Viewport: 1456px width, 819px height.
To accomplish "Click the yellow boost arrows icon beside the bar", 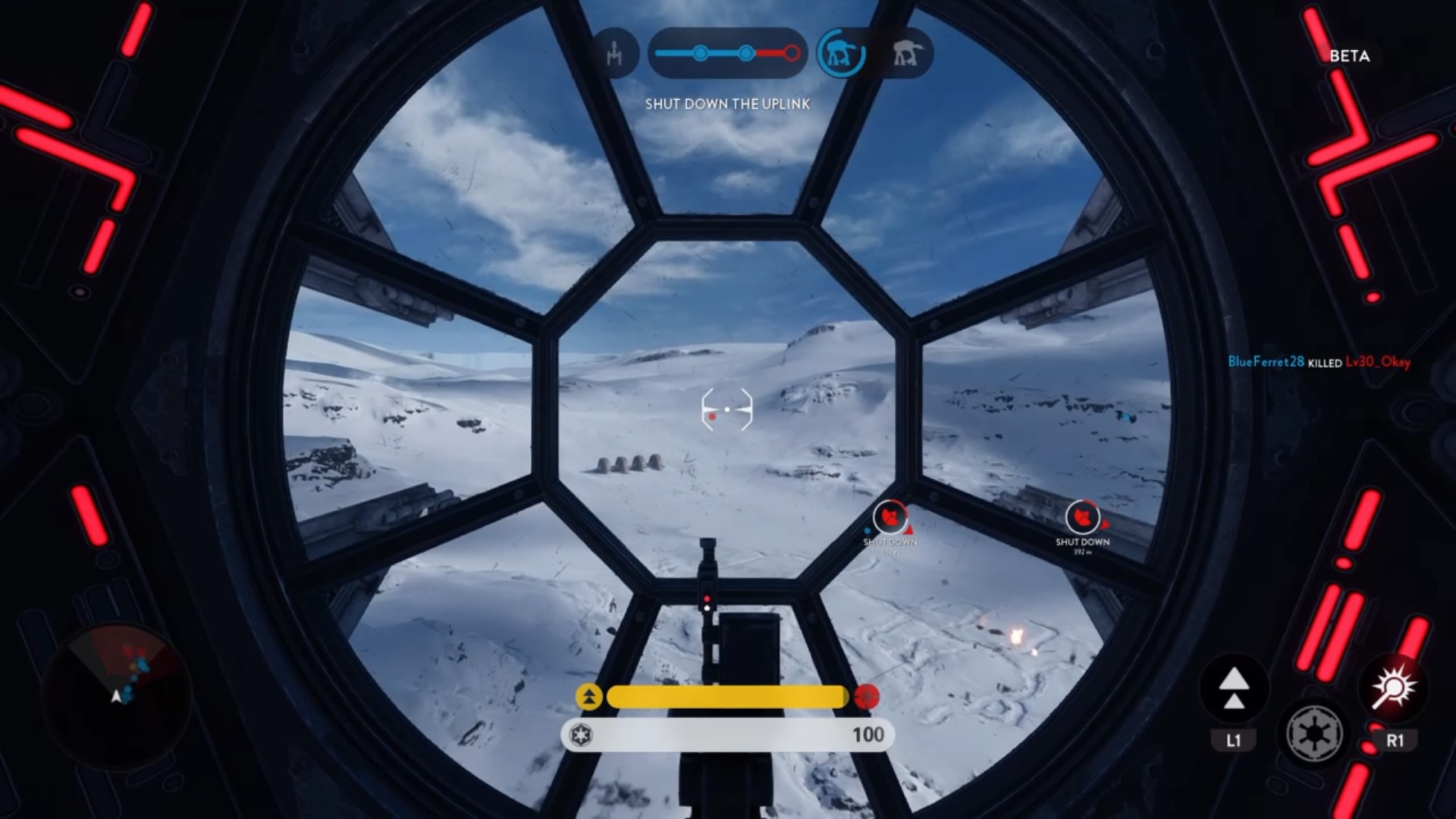I will [x=588, y=696].
